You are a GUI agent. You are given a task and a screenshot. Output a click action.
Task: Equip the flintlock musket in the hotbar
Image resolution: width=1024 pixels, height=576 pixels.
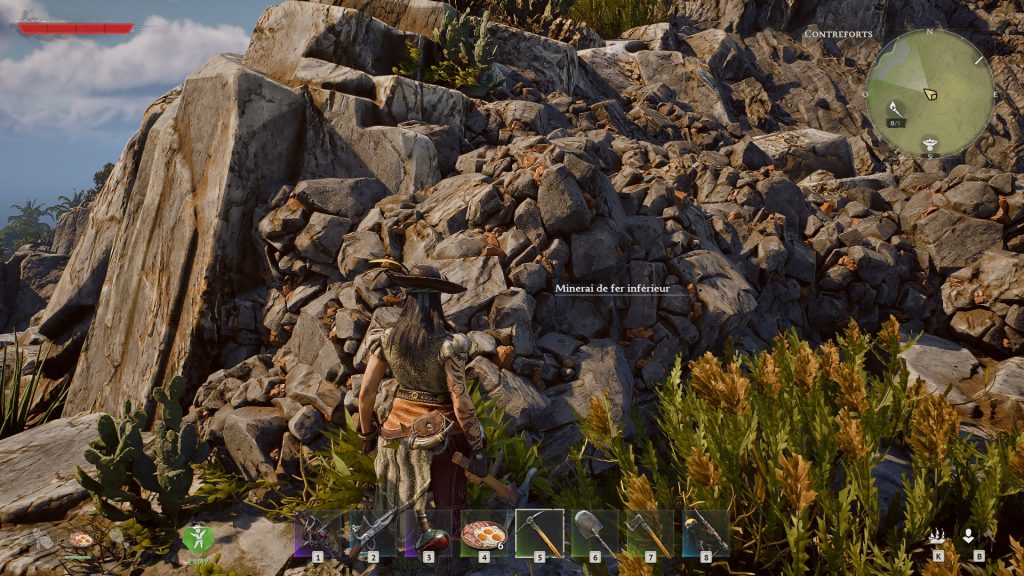coord(372,533)
